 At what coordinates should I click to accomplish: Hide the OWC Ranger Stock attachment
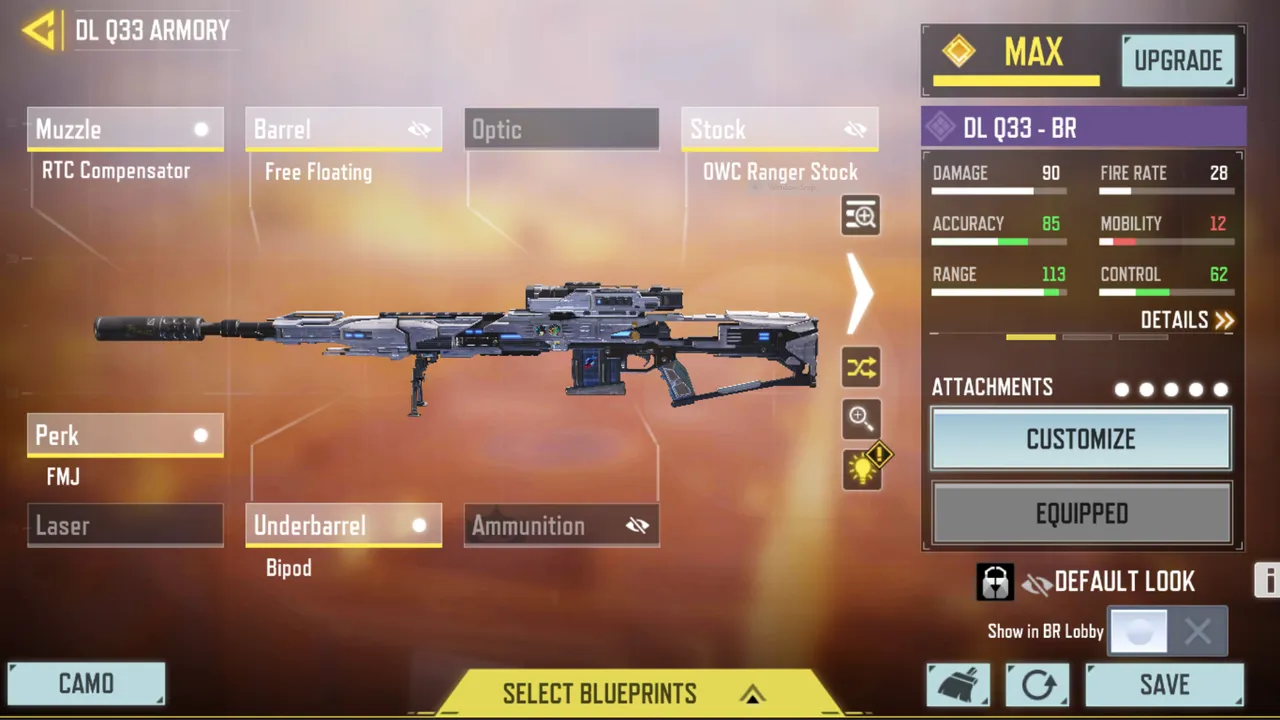click(855, 129)
